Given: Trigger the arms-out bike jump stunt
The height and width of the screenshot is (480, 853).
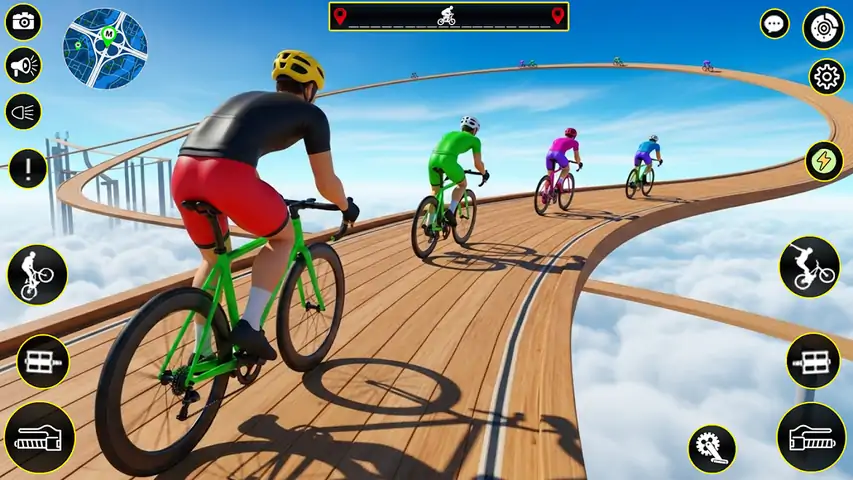Looking at the screenshot, I should 809,266.
